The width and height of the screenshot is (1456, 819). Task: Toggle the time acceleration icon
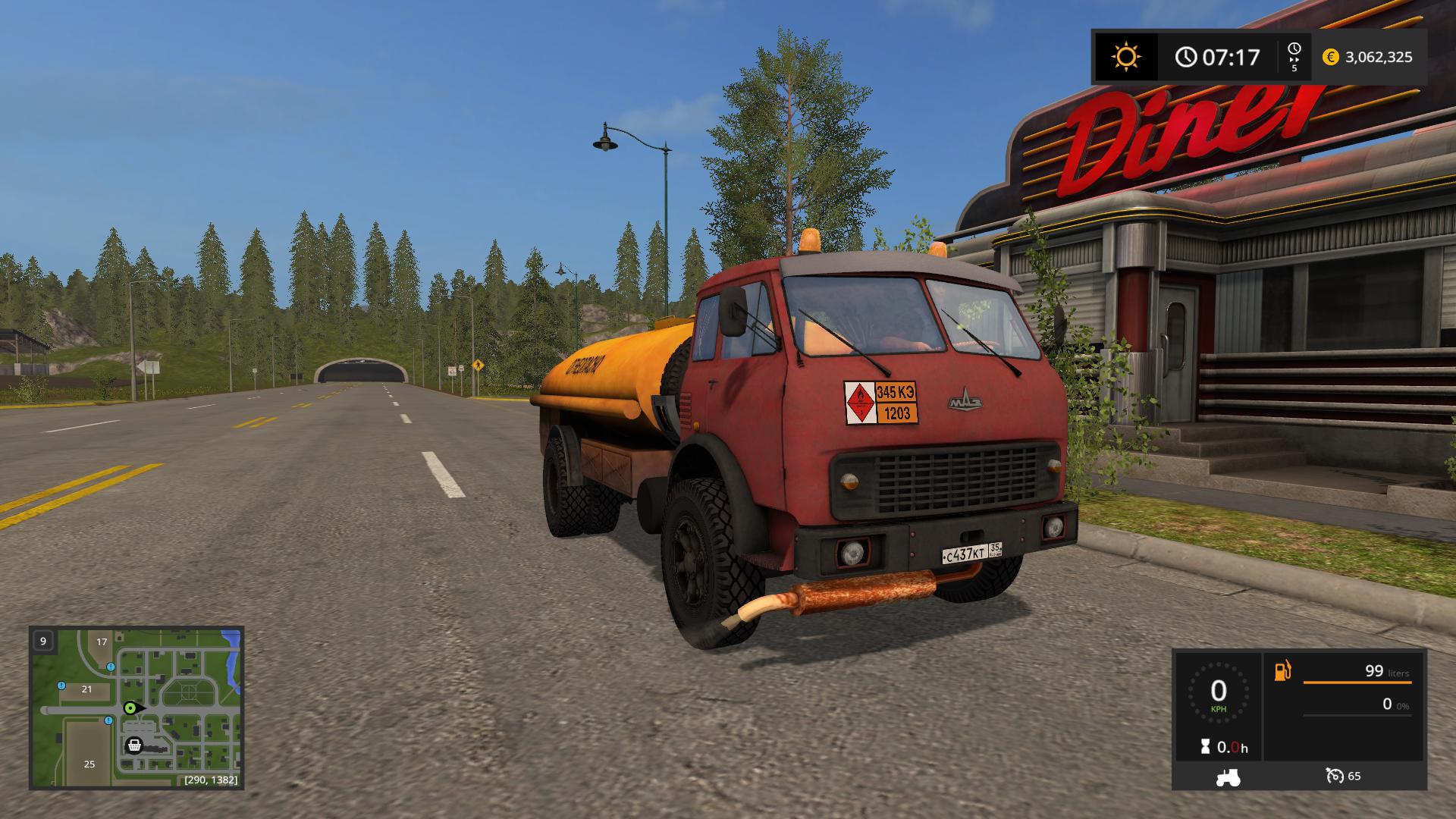click(1294, 57)
